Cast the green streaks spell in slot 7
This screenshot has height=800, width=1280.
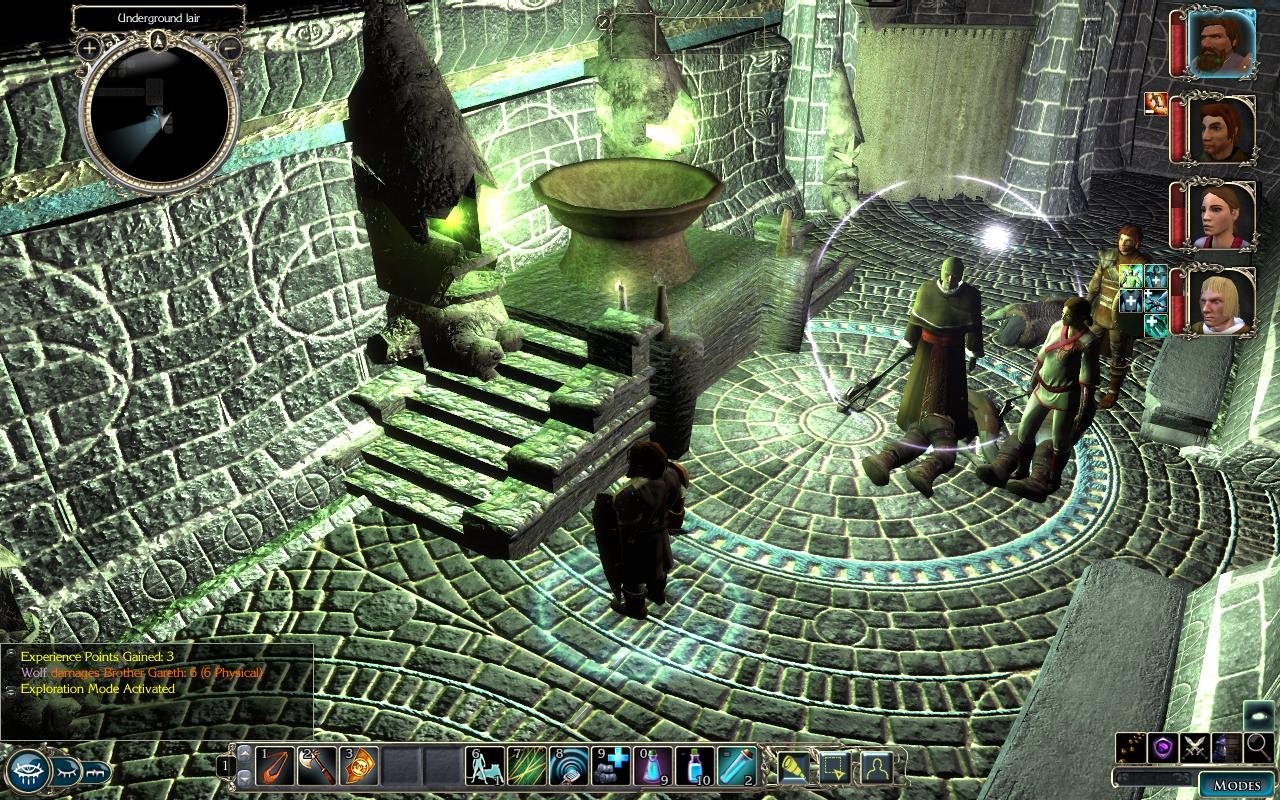(526, 766)
